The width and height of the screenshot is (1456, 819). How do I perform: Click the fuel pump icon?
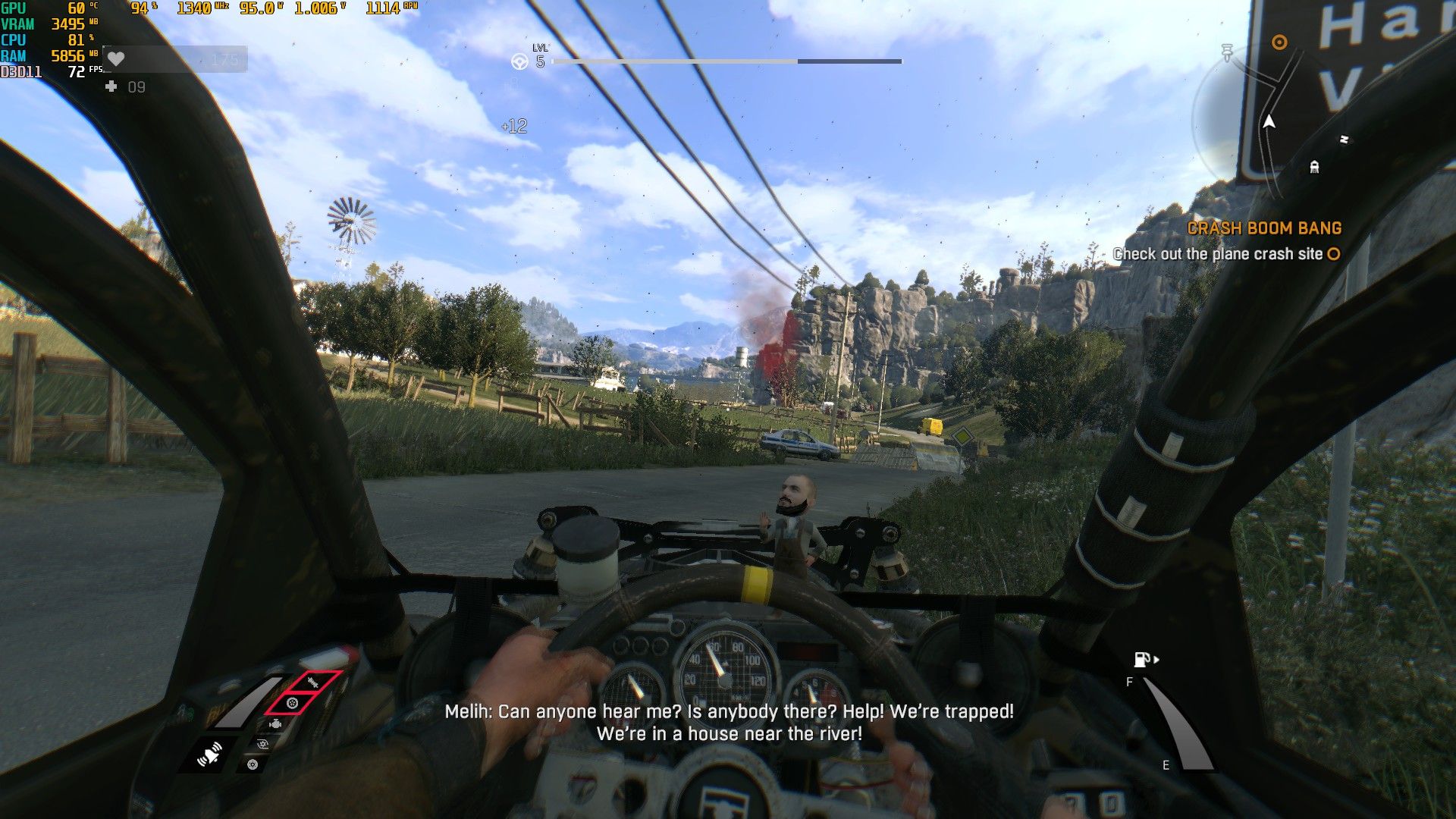1142,660
